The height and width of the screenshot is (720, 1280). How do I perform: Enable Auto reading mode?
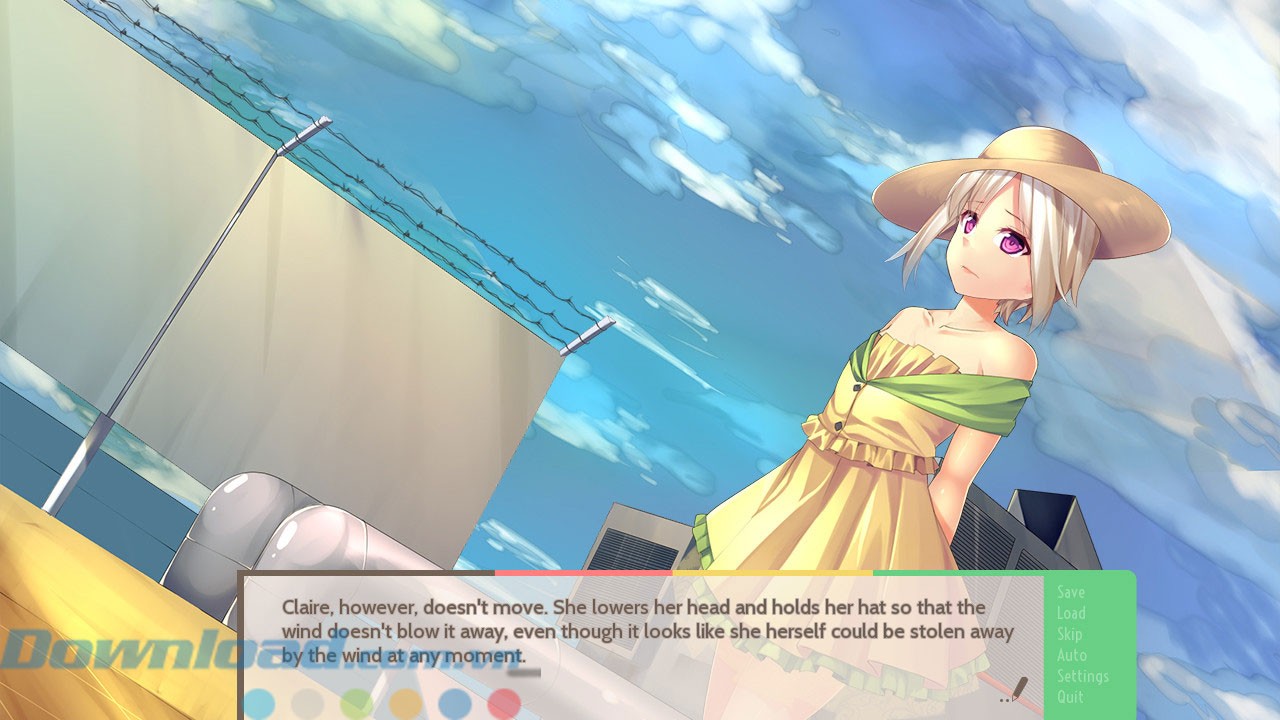tap(1071, 655)
